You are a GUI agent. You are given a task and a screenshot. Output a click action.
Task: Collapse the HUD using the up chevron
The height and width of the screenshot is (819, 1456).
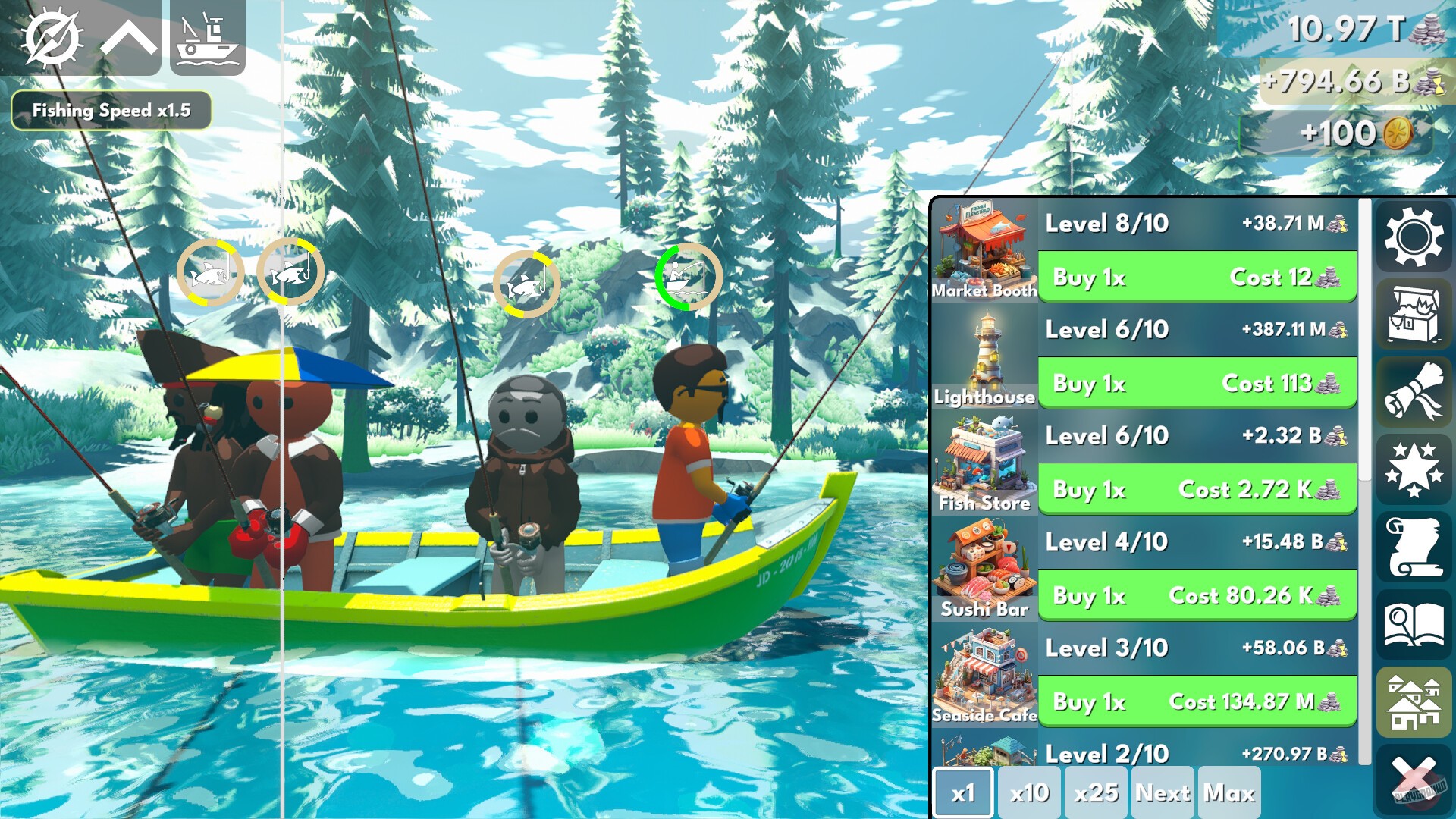(129, 37)
